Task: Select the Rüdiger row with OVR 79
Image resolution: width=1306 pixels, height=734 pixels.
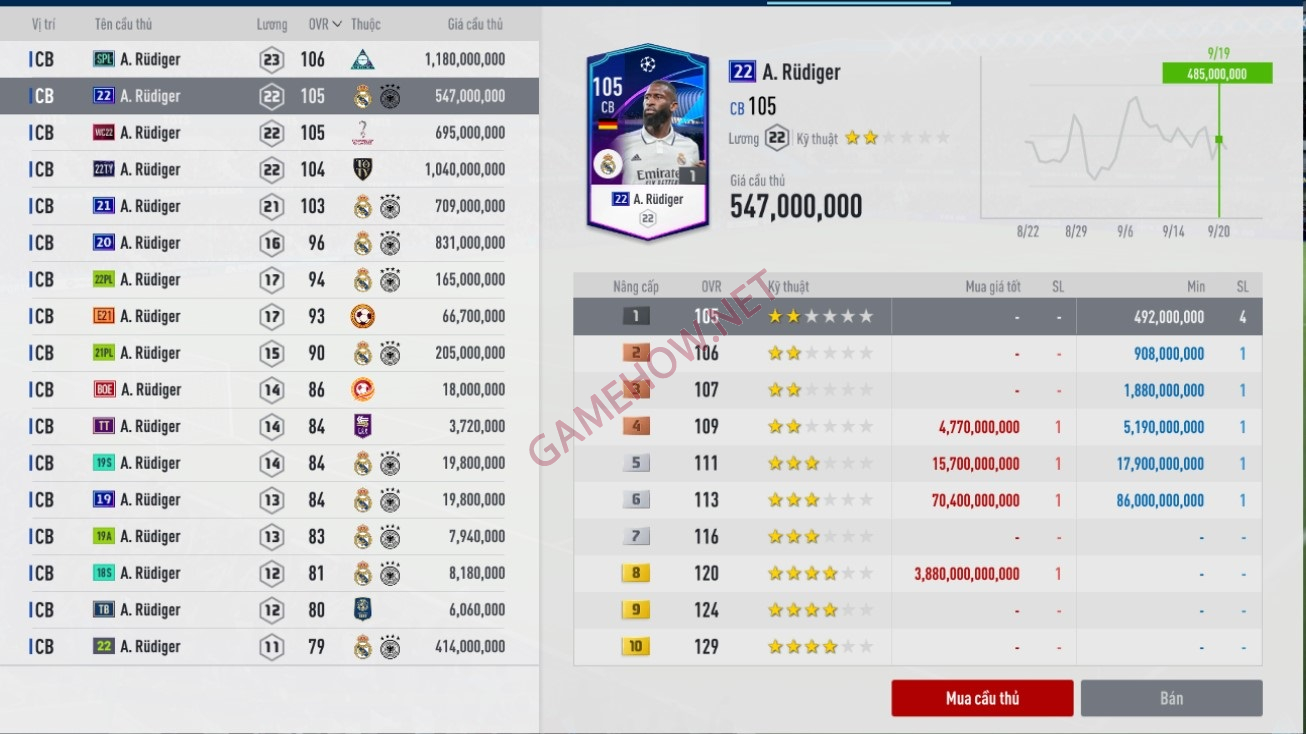Action: point(269,647)
